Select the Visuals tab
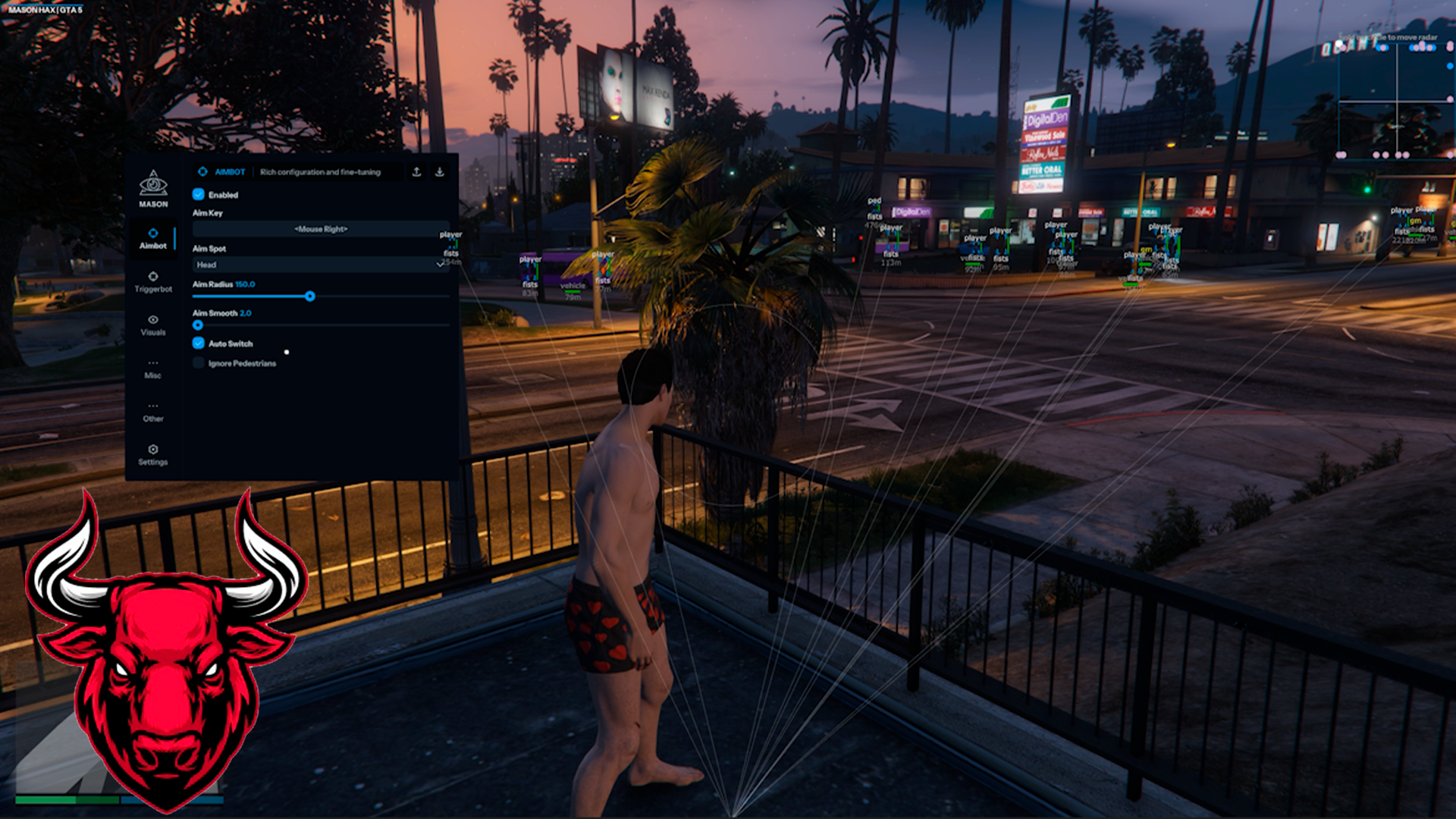This screenshot has width=1456, height=819. 153,325
